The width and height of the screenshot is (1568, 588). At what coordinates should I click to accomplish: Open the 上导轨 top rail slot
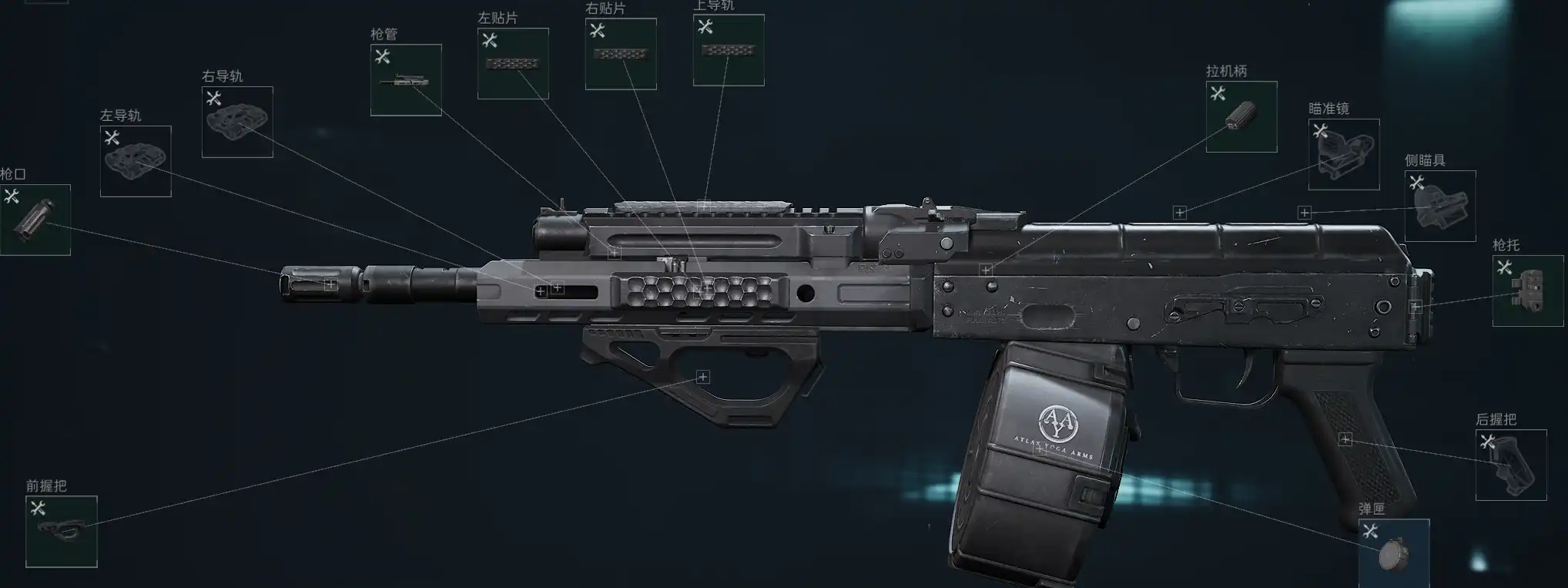(729, 50)
